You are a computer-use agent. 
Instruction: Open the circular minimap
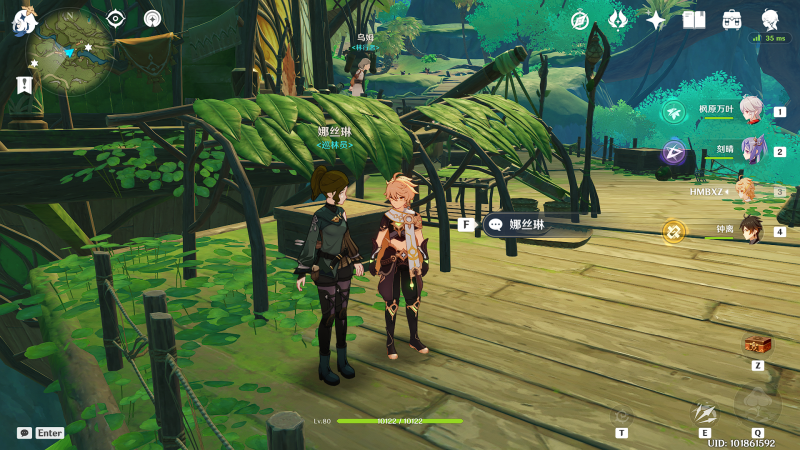69,51
